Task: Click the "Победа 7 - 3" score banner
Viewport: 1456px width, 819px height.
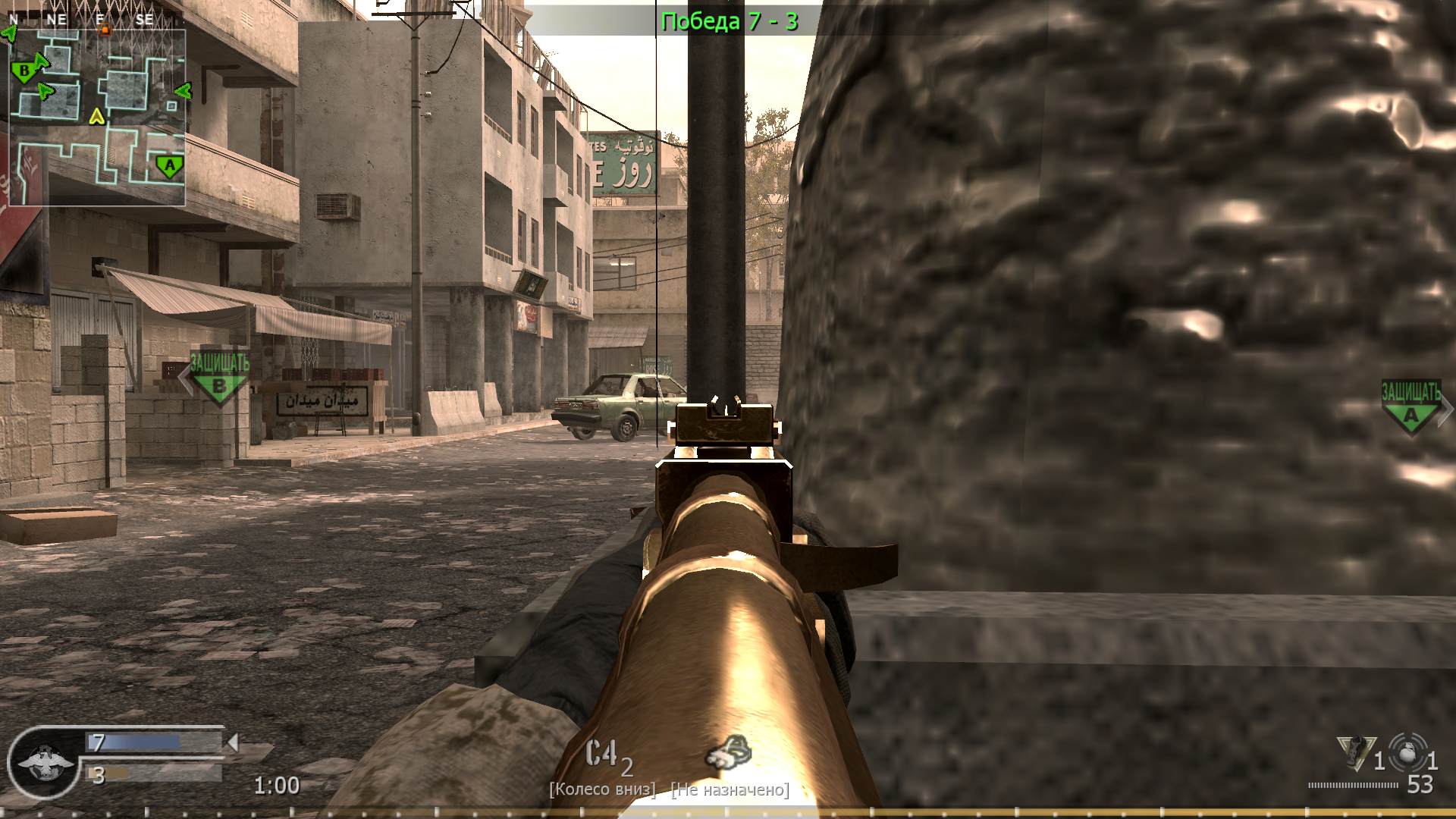Action: [730, 18]
